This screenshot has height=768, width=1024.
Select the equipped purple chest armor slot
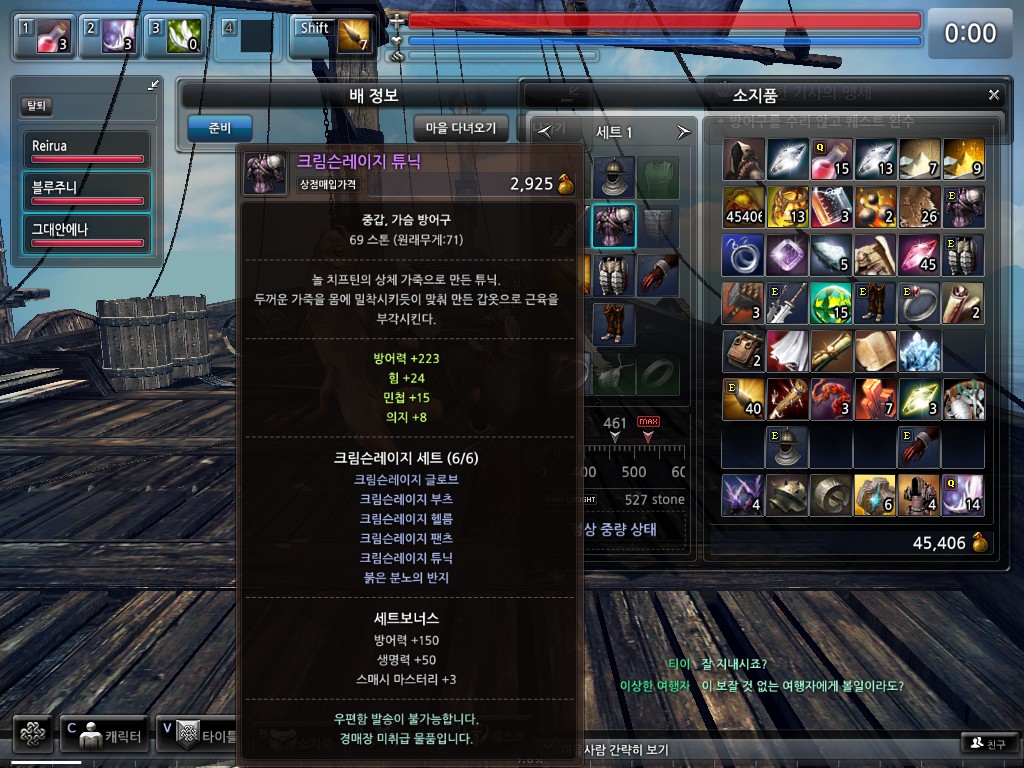[613, 226]
